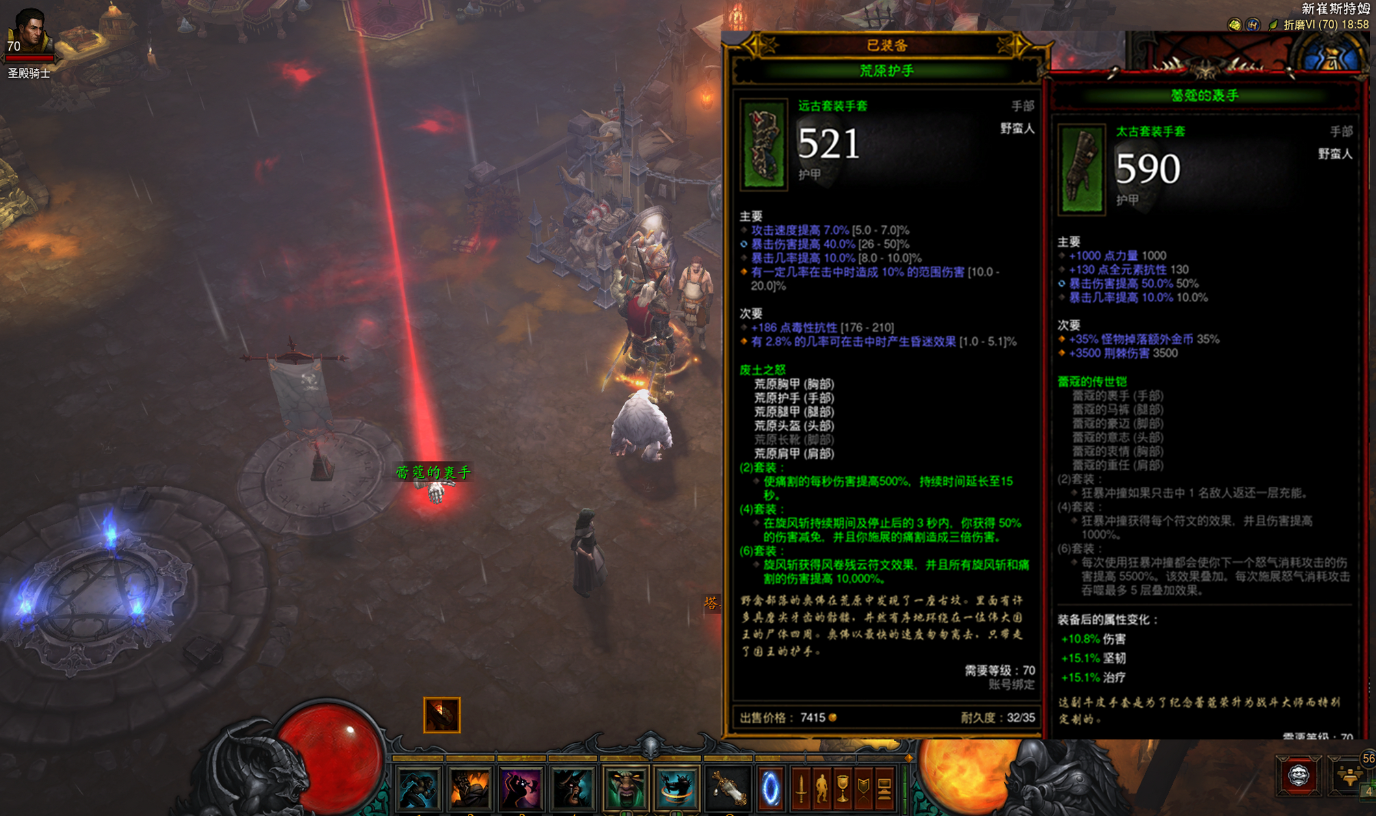Click the red lion-face chat button
The width and height of the screenshot is (1376, 816).
[1298, 776]
